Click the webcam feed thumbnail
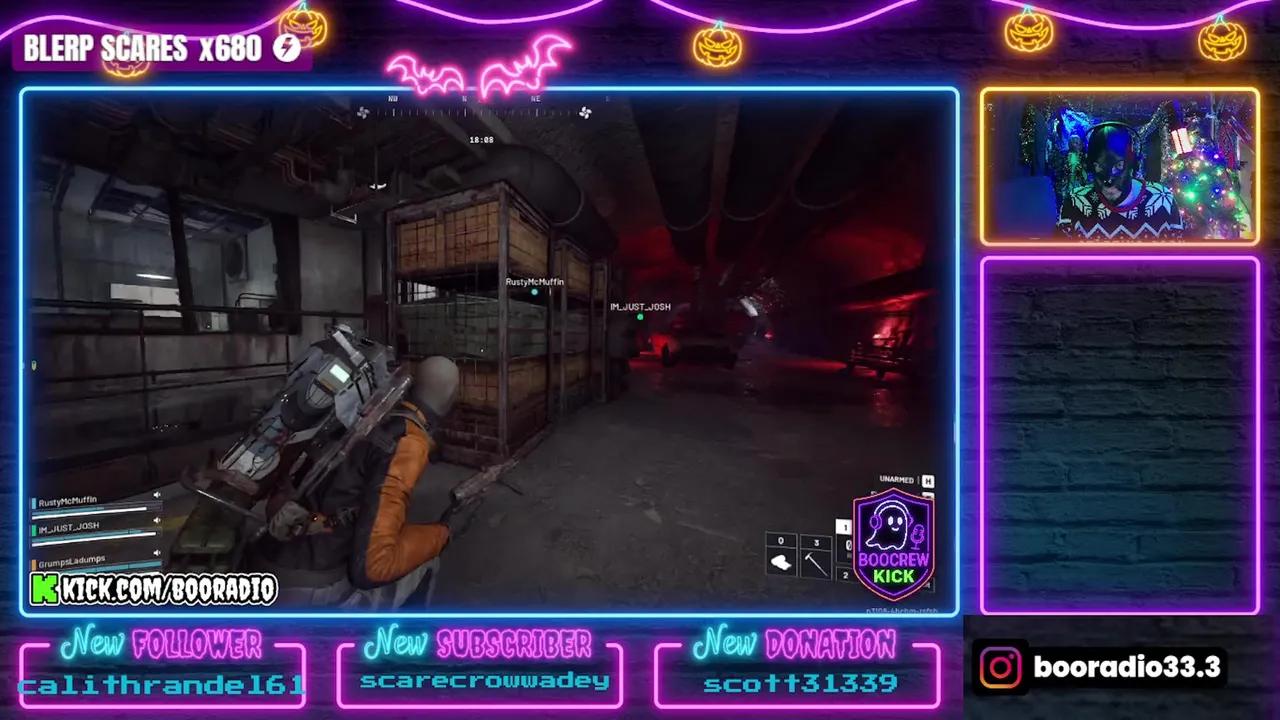Screen dimensions: 1280x720 1118,165
